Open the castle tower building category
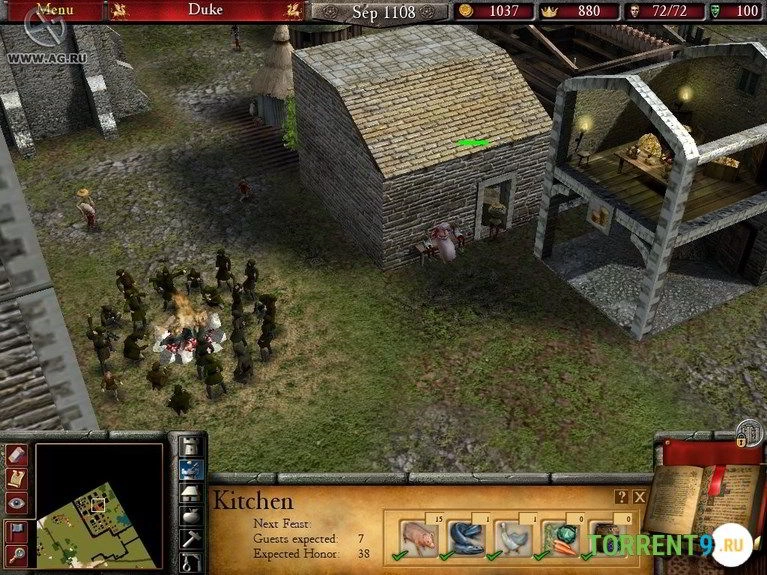 191,445
